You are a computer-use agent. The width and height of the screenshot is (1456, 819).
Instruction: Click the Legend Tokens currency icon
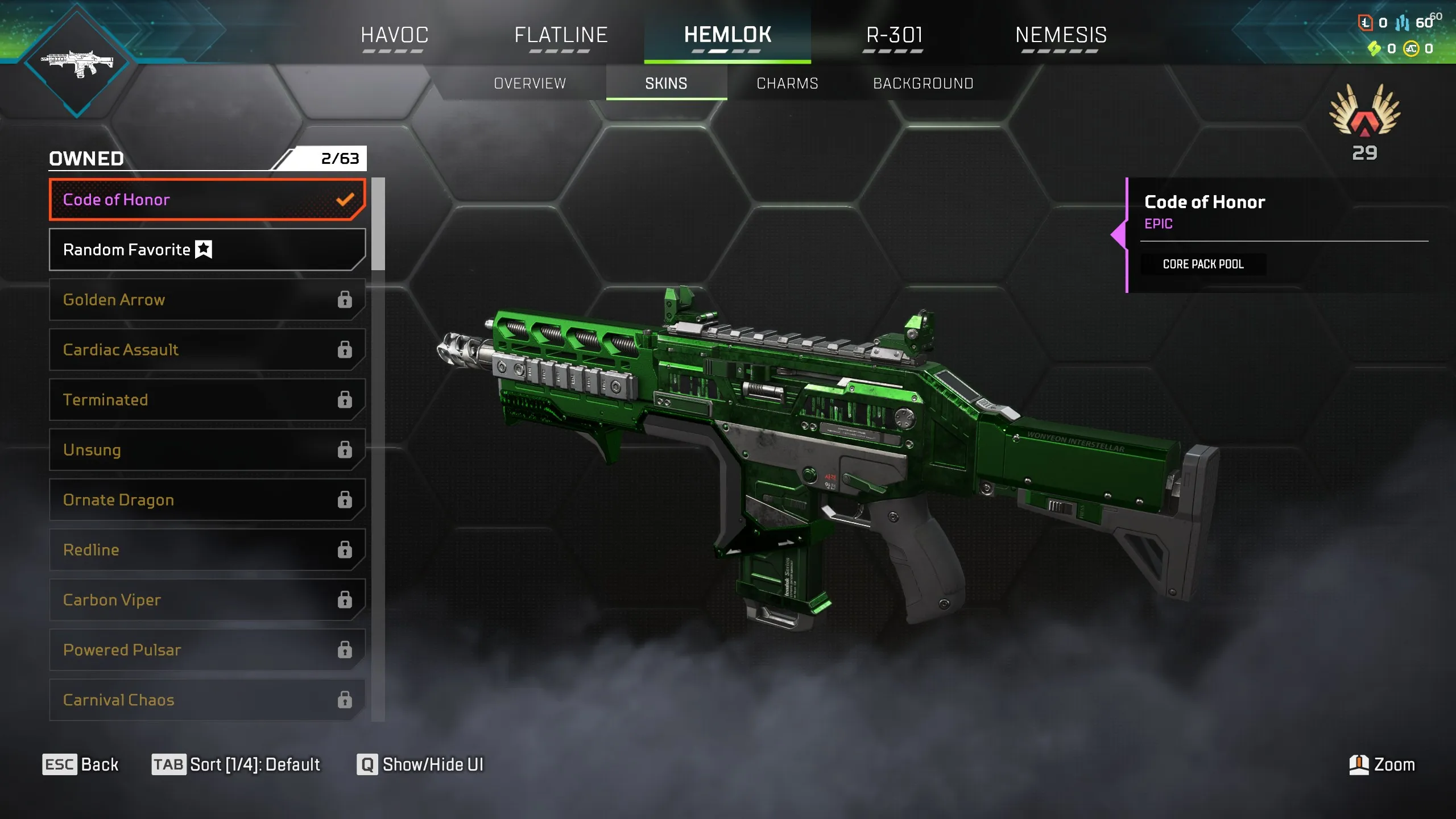[x=1366, y=23]
